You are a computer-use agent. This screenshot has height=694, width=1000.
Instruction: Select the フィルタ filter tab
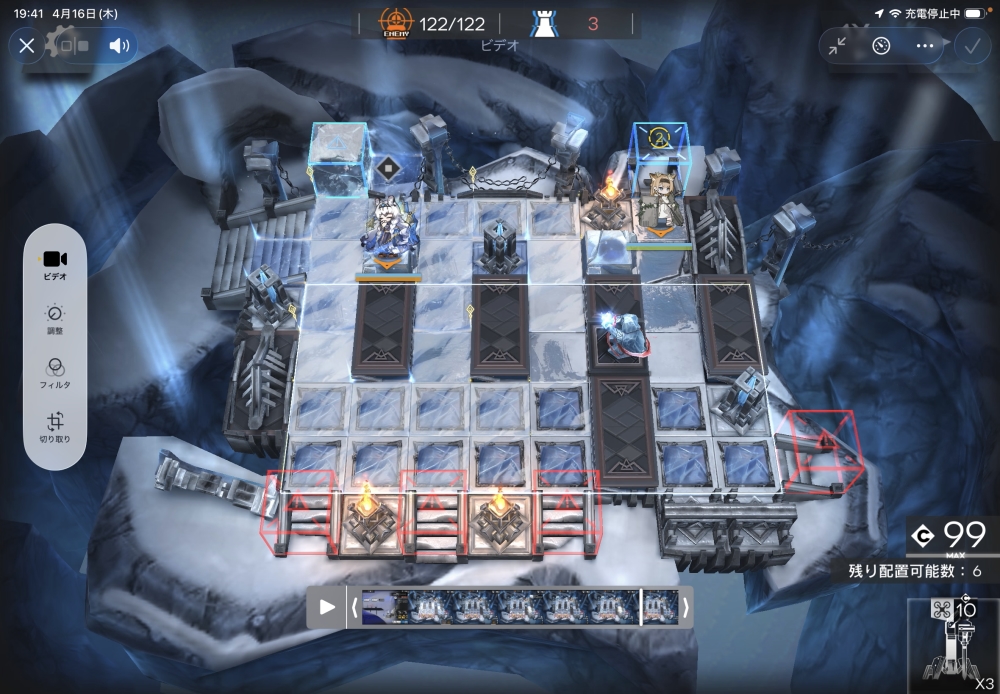tap(55, 373)
